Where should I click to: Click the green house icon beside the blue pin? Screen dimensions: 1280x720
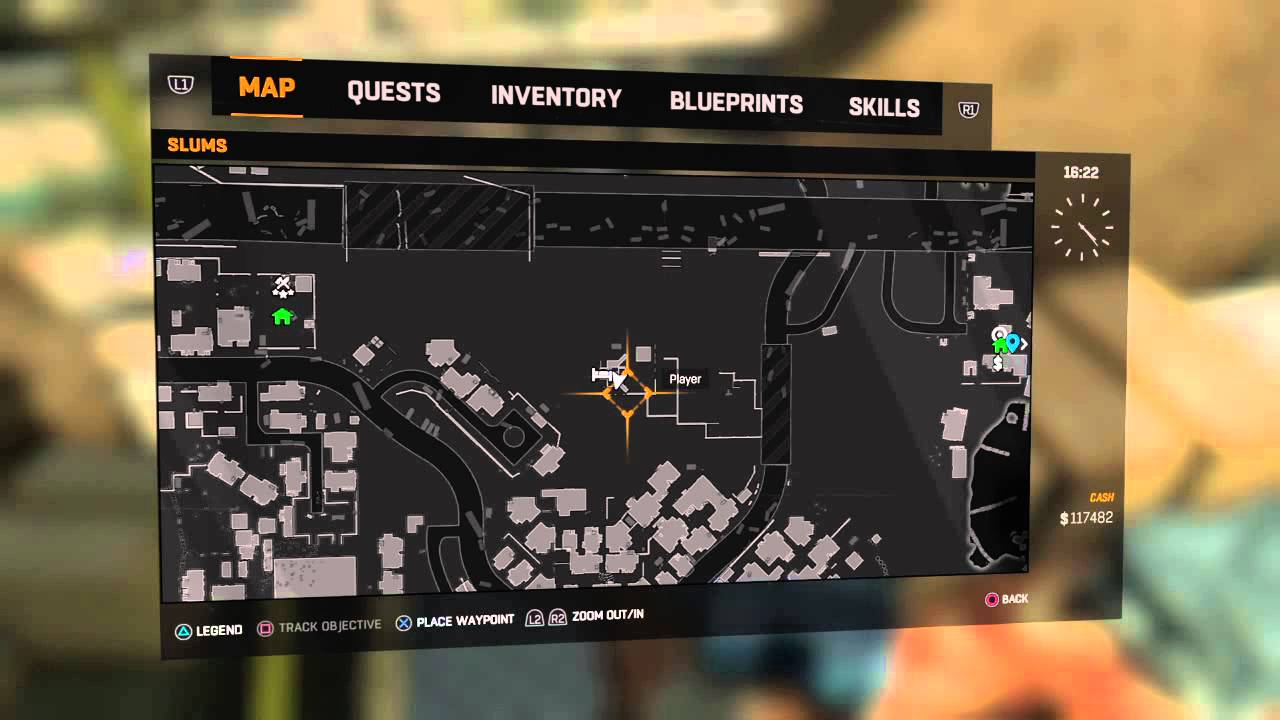[x=1000, y=345]
